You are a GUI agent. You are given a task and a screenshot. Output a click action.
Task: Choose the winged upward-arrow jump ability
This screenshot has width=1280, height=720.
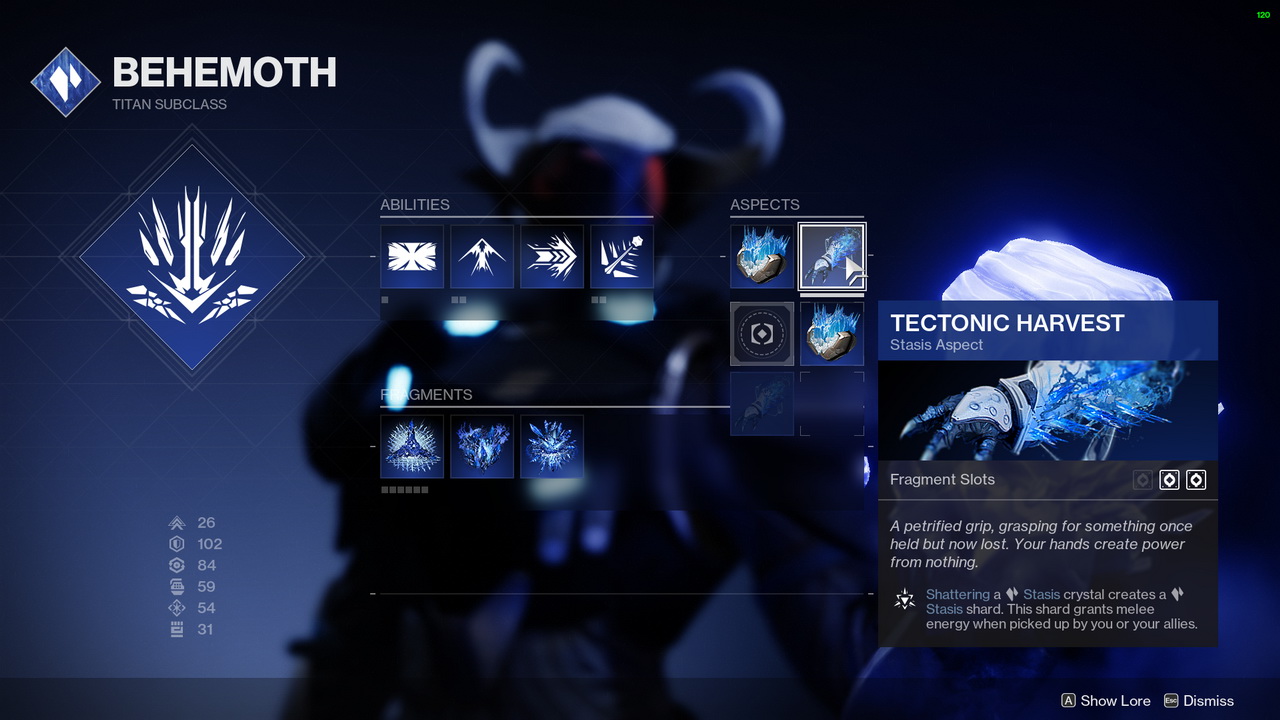(x=482, y=257)
